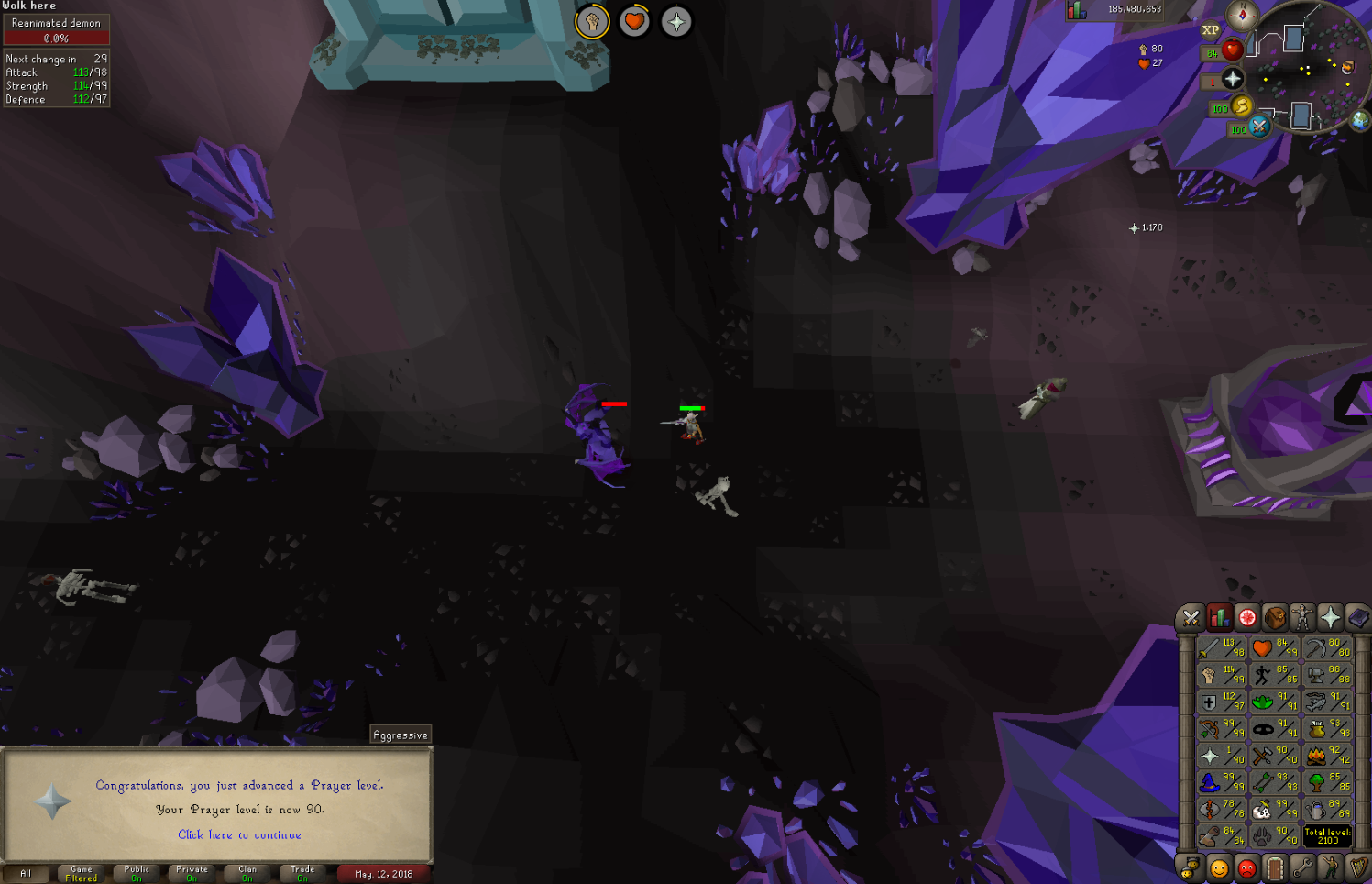Open the Music Player harp tab

(x=1357, y=868)
